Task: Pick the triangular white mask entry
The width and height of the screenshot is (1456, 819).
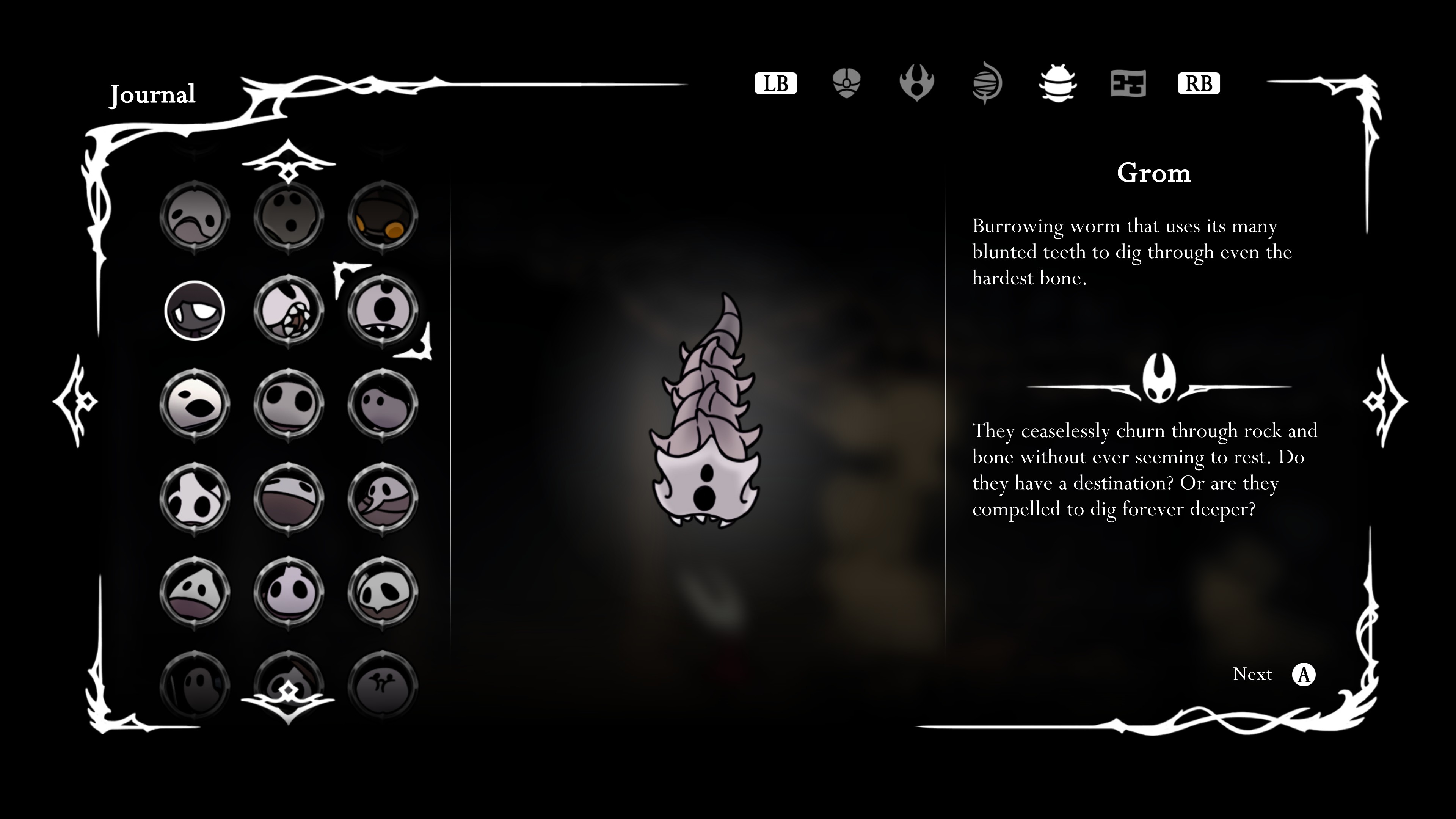Action: coord(195,592)
